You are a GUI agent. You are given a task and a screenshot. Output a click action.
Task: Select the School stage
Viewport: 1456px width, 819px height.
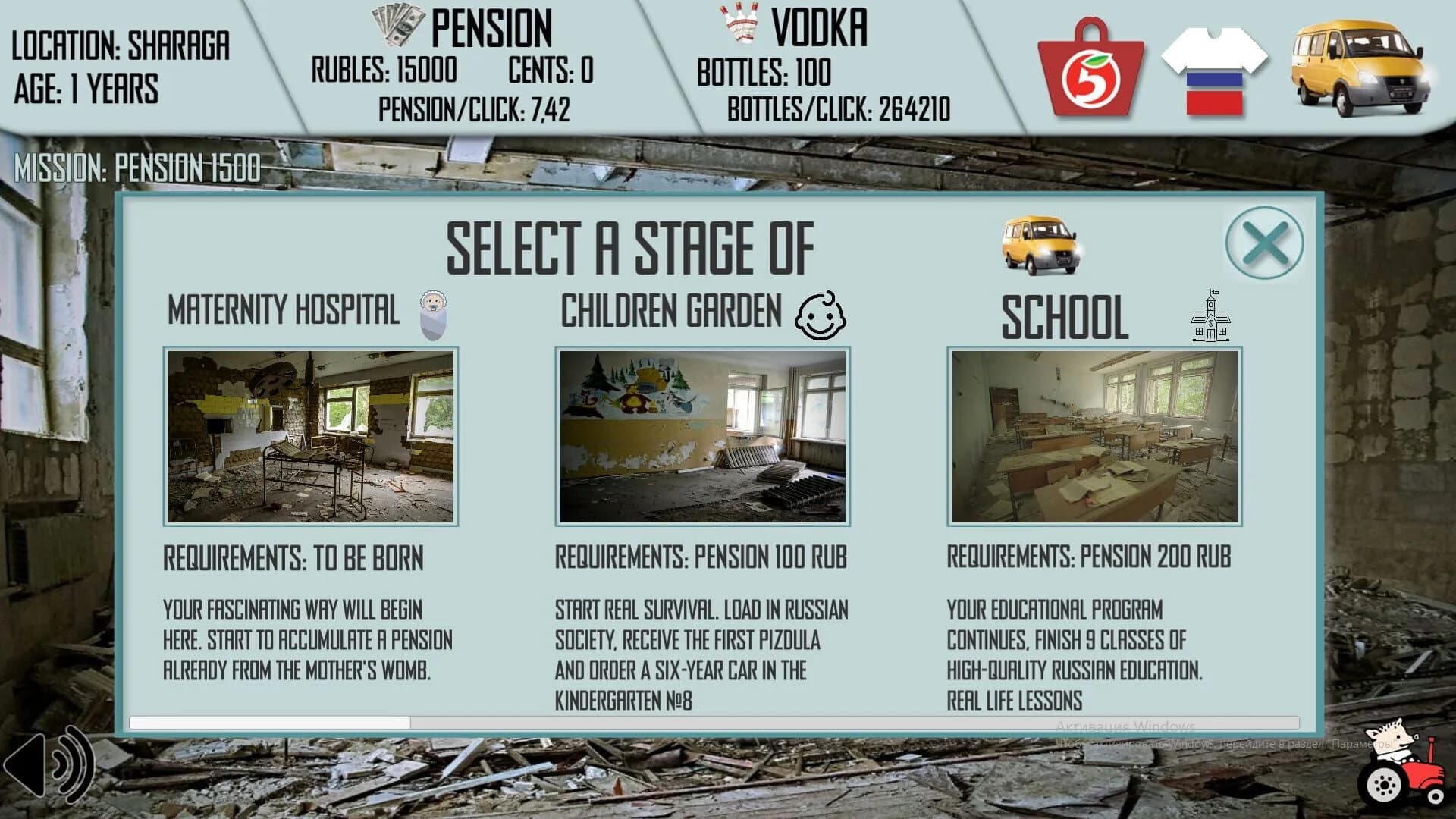(1094, 437)
